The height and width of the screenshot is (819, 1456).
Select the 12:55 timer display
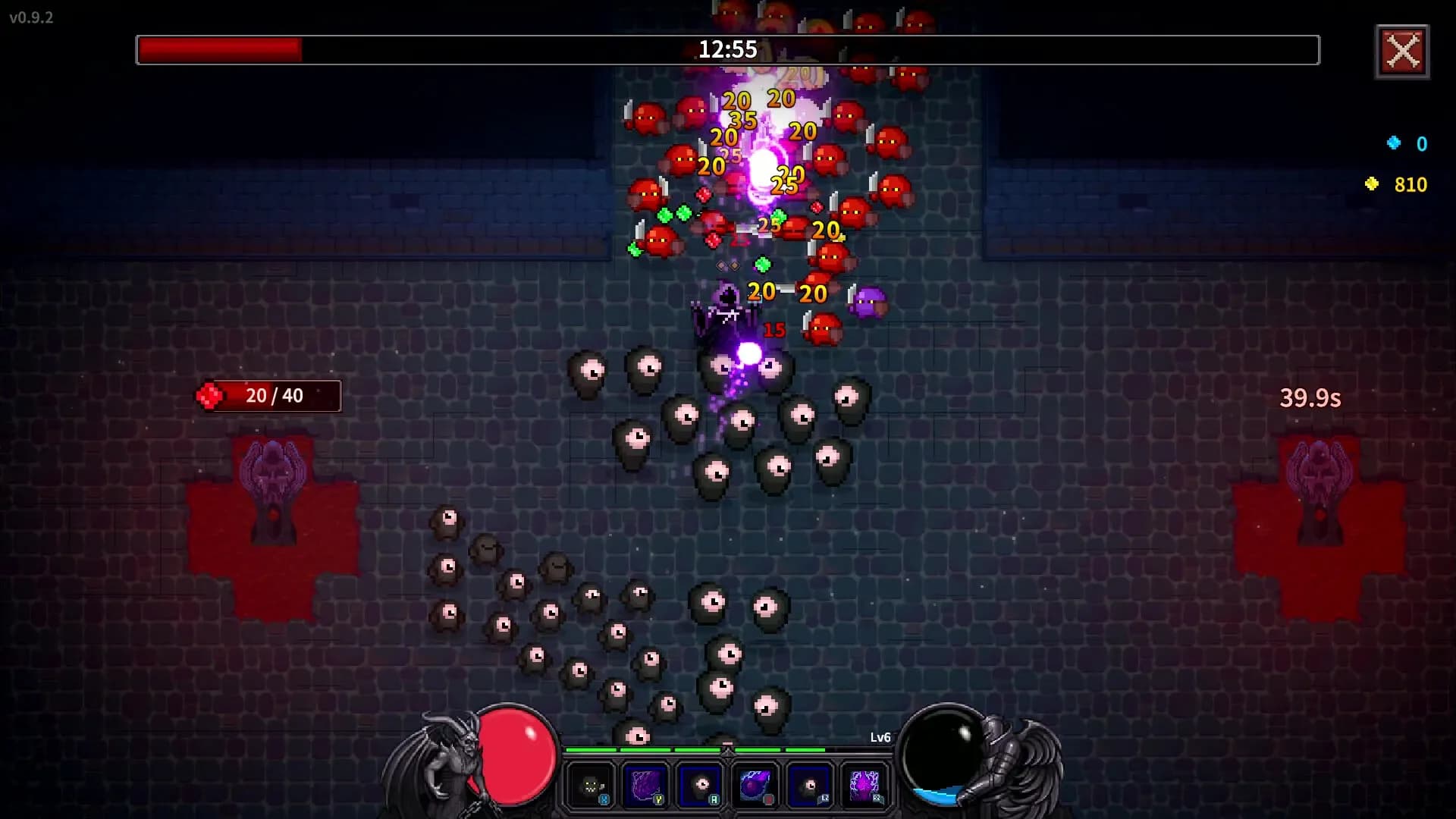[726, 50]
